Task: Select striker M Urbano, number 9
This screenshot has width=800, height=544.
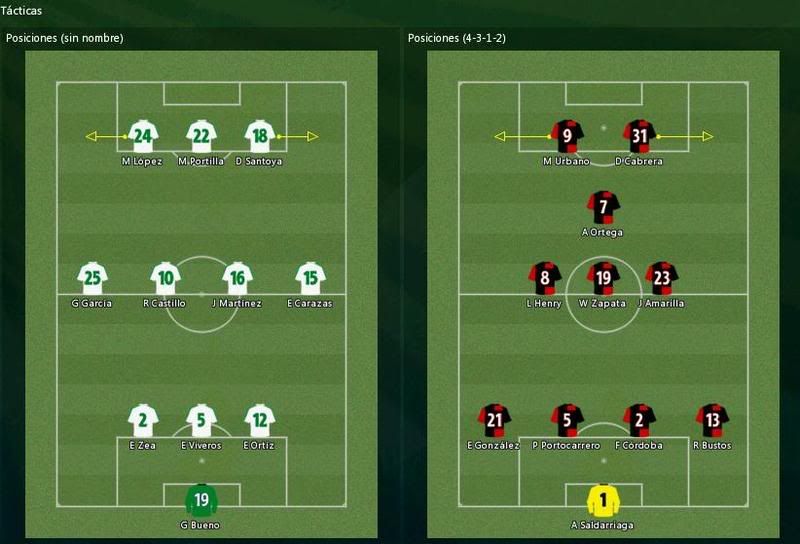Action: click(x=567, y=136)
